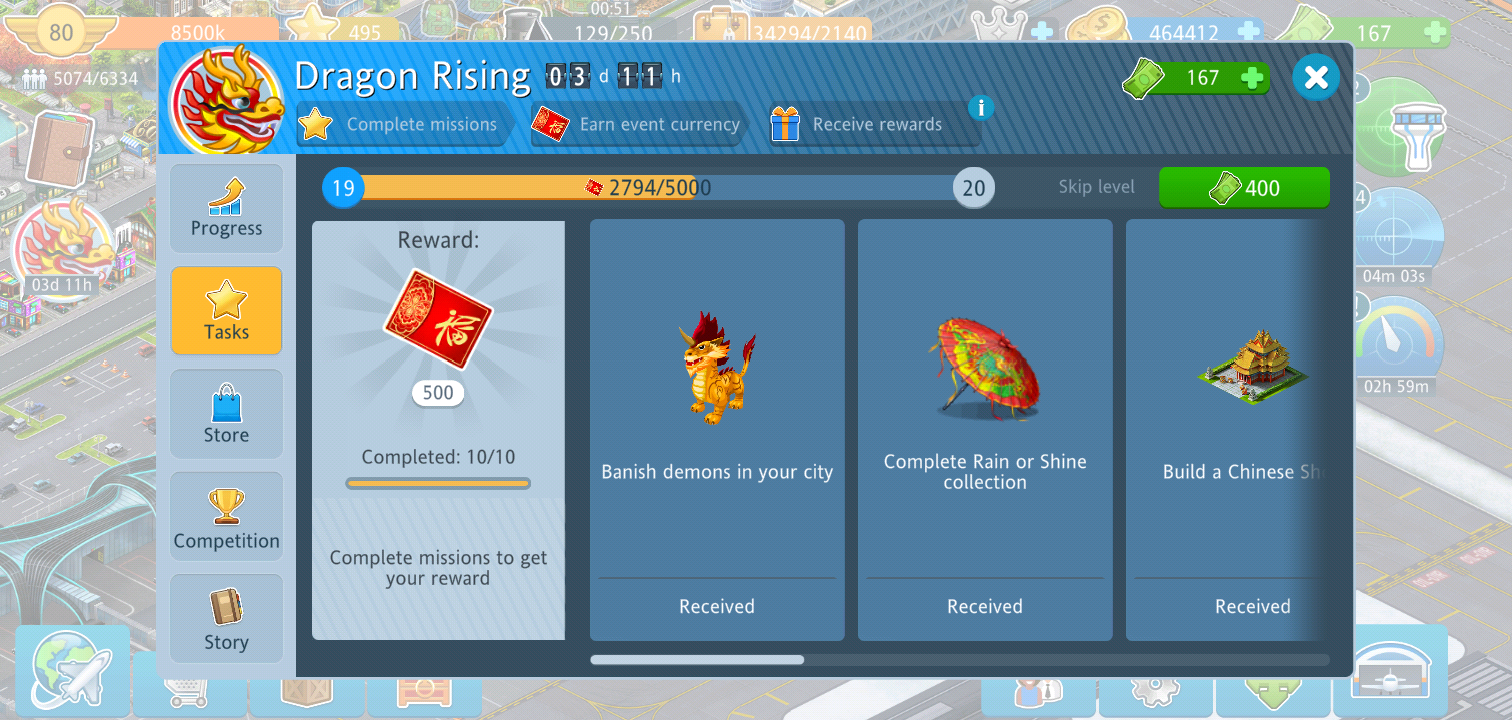
Task: Open the Progress tab
Action: click(x=226, y=208)
